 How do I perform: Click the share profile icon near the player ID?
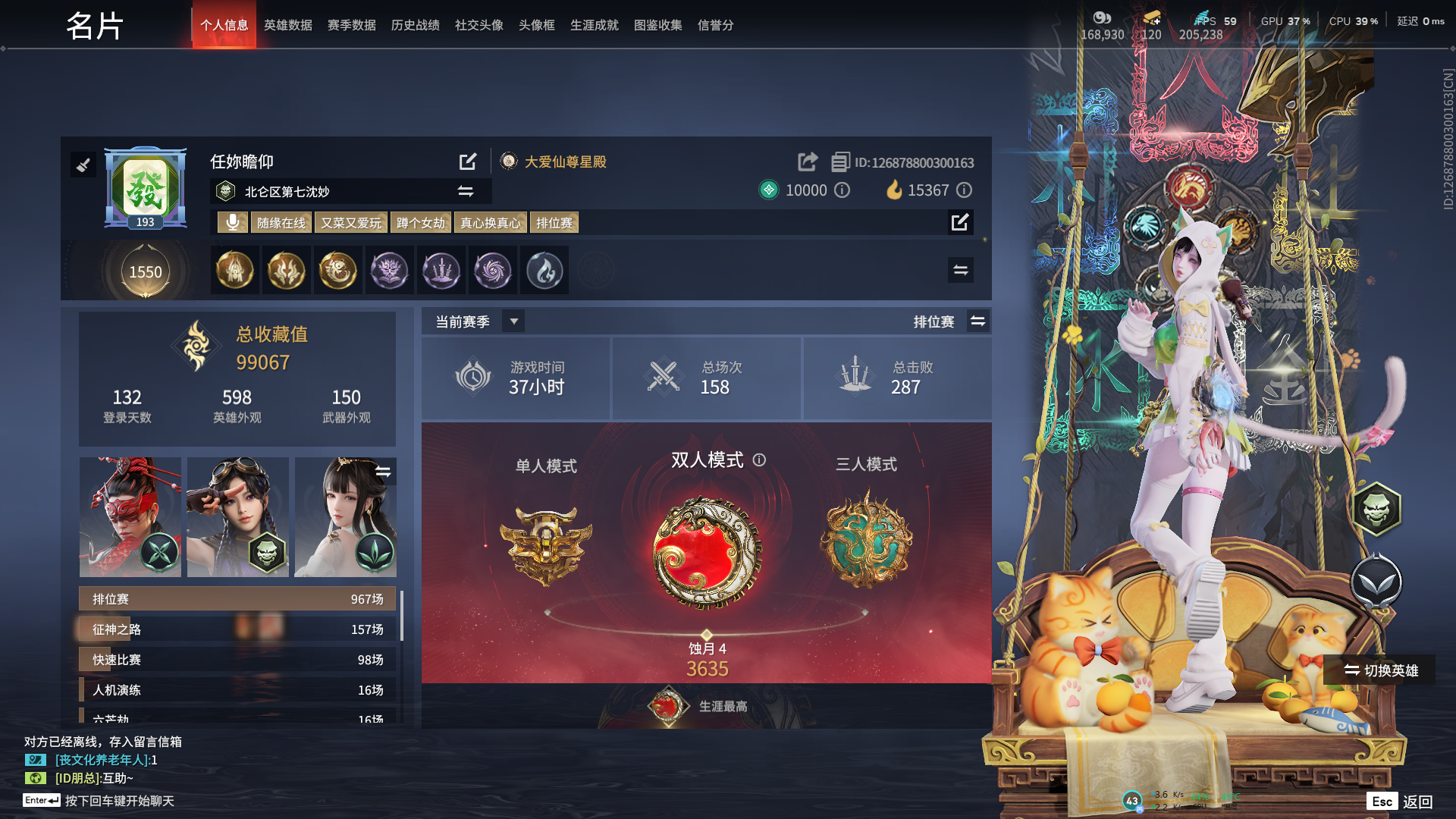tap(806, 162)
